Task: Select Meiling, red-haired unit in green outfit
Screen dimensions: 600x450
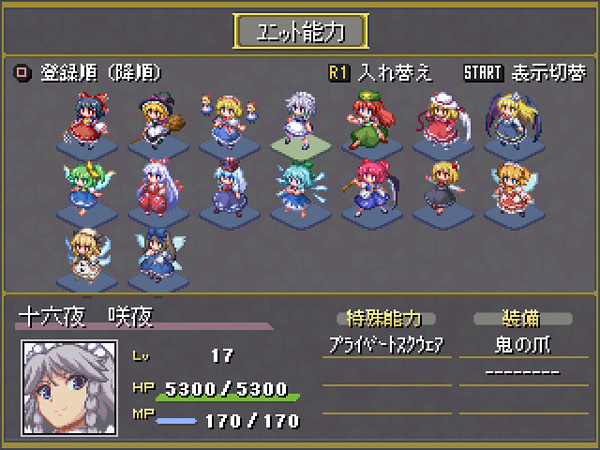Action: (x=371, y=122)
